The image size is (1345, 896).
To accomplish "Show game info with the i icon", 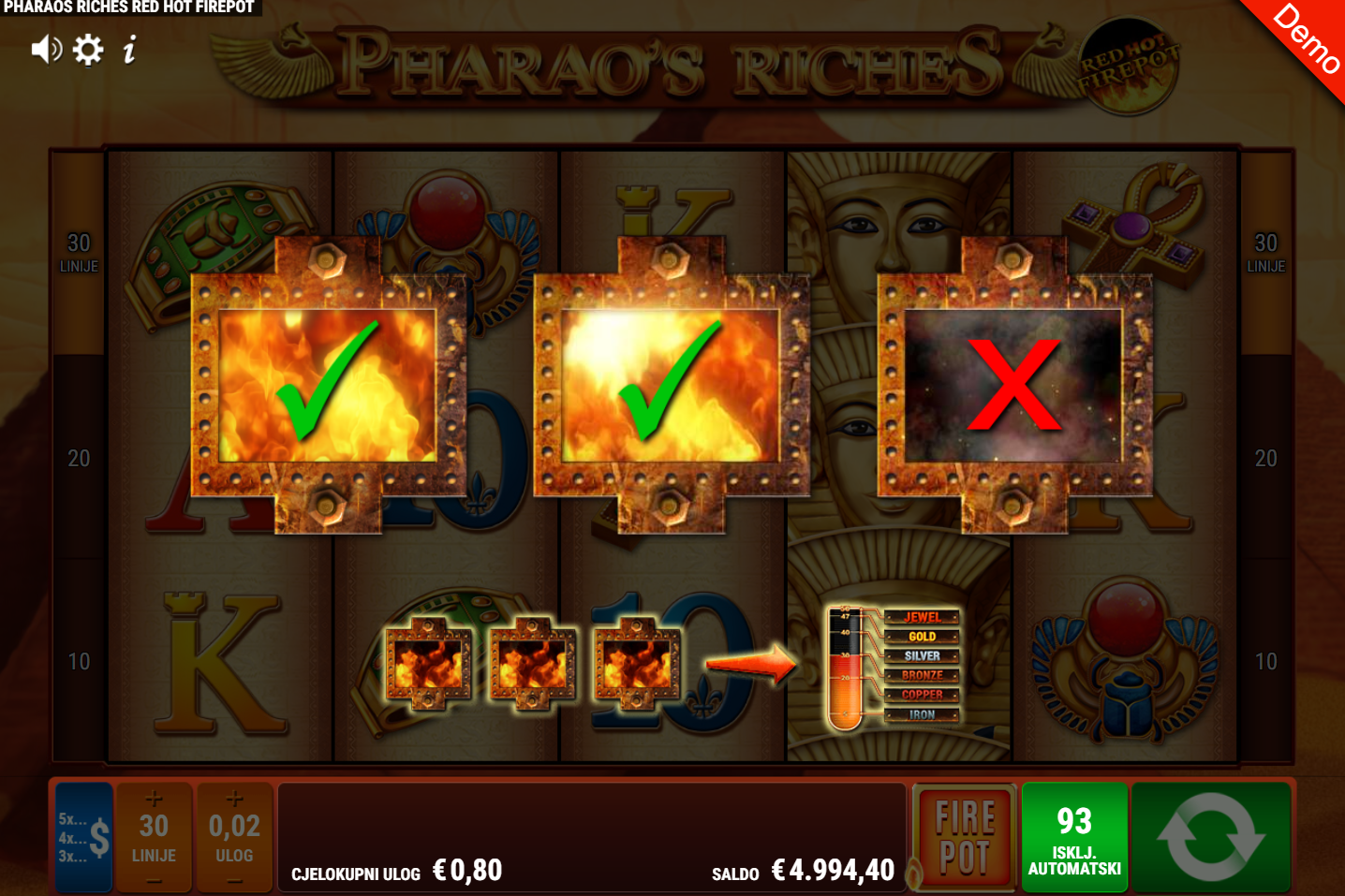I will tap(130, 50).
